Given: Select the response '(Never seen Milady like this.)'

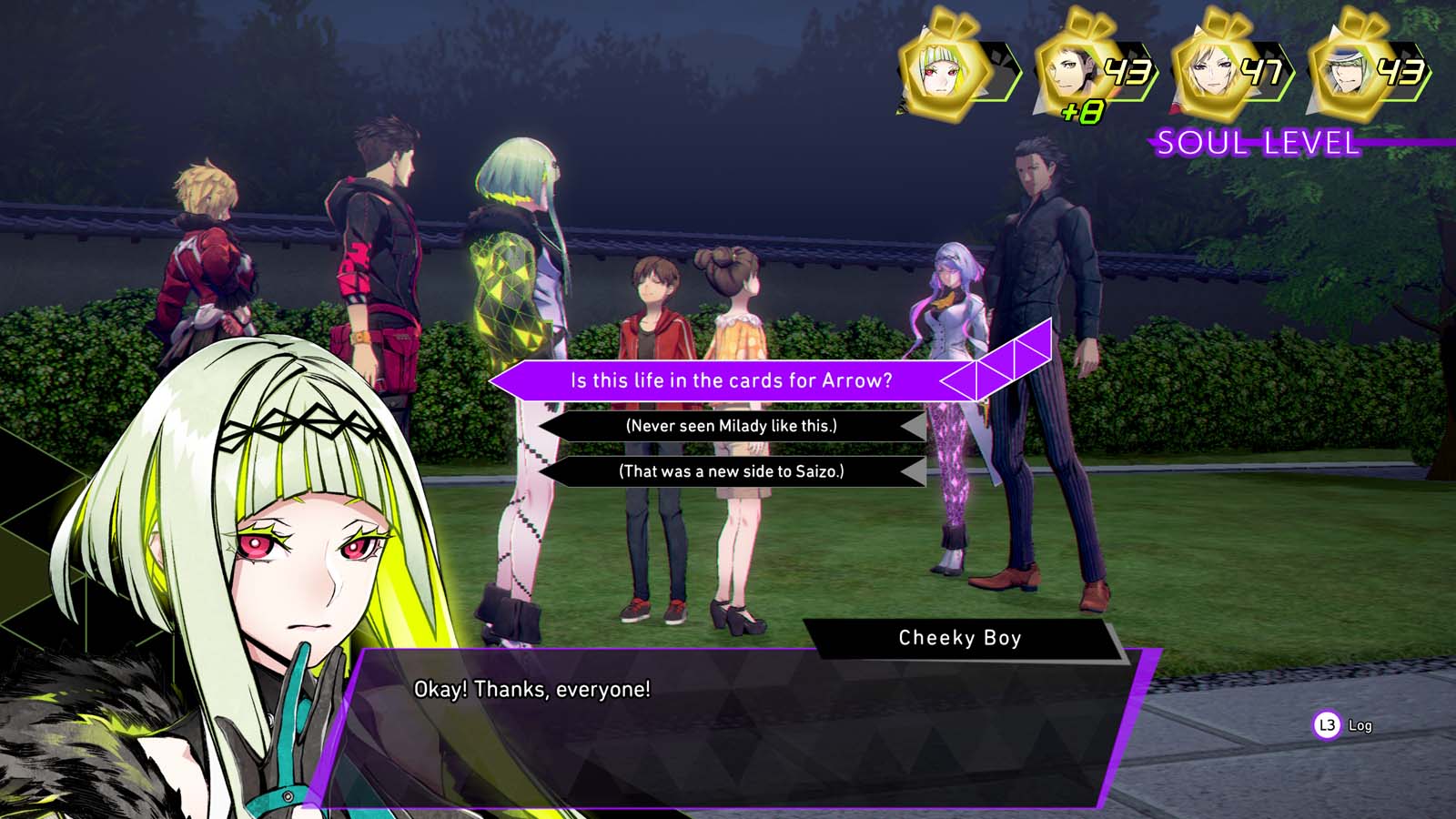Looking at the screenshot, I should [x=733, y=428].
